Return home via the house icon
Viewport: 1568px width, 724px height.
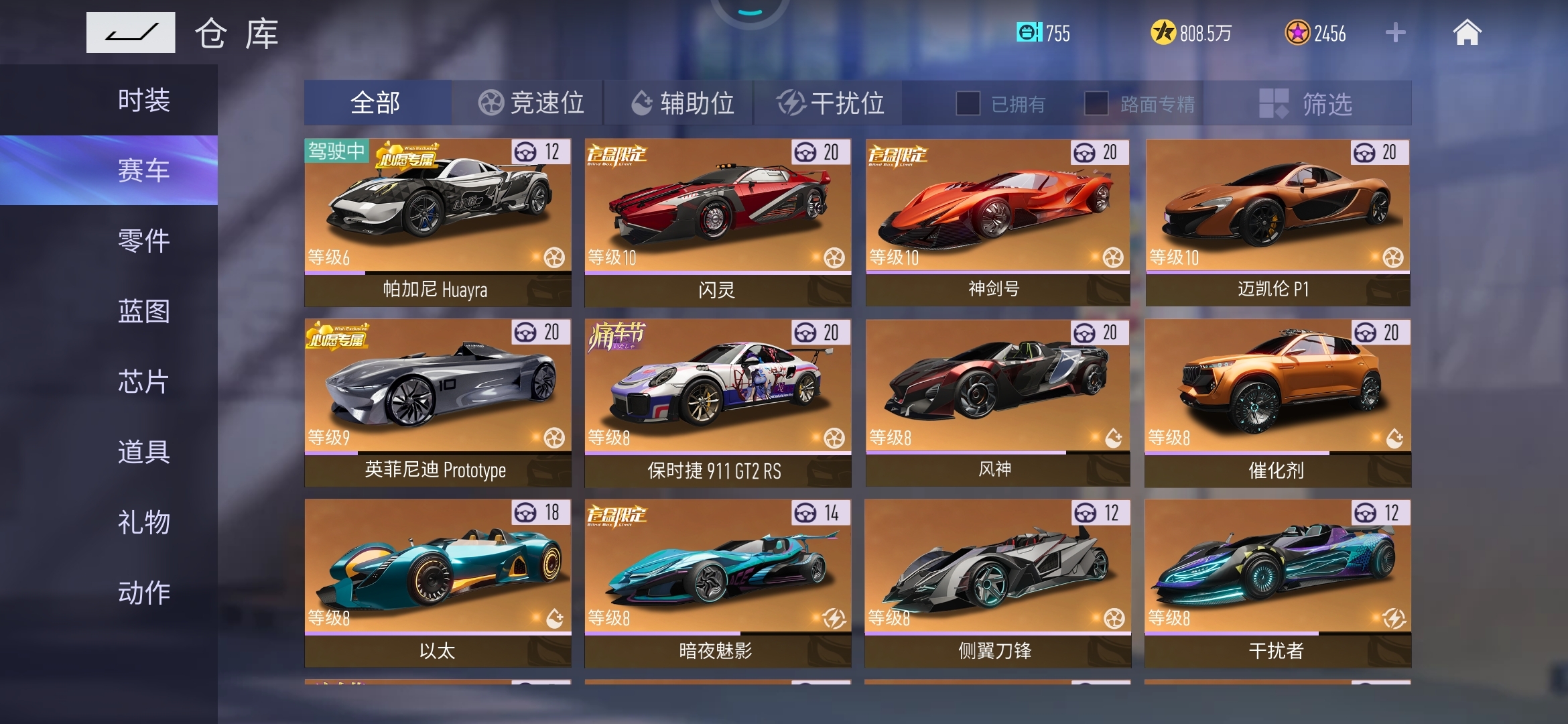click(1467, 32)
